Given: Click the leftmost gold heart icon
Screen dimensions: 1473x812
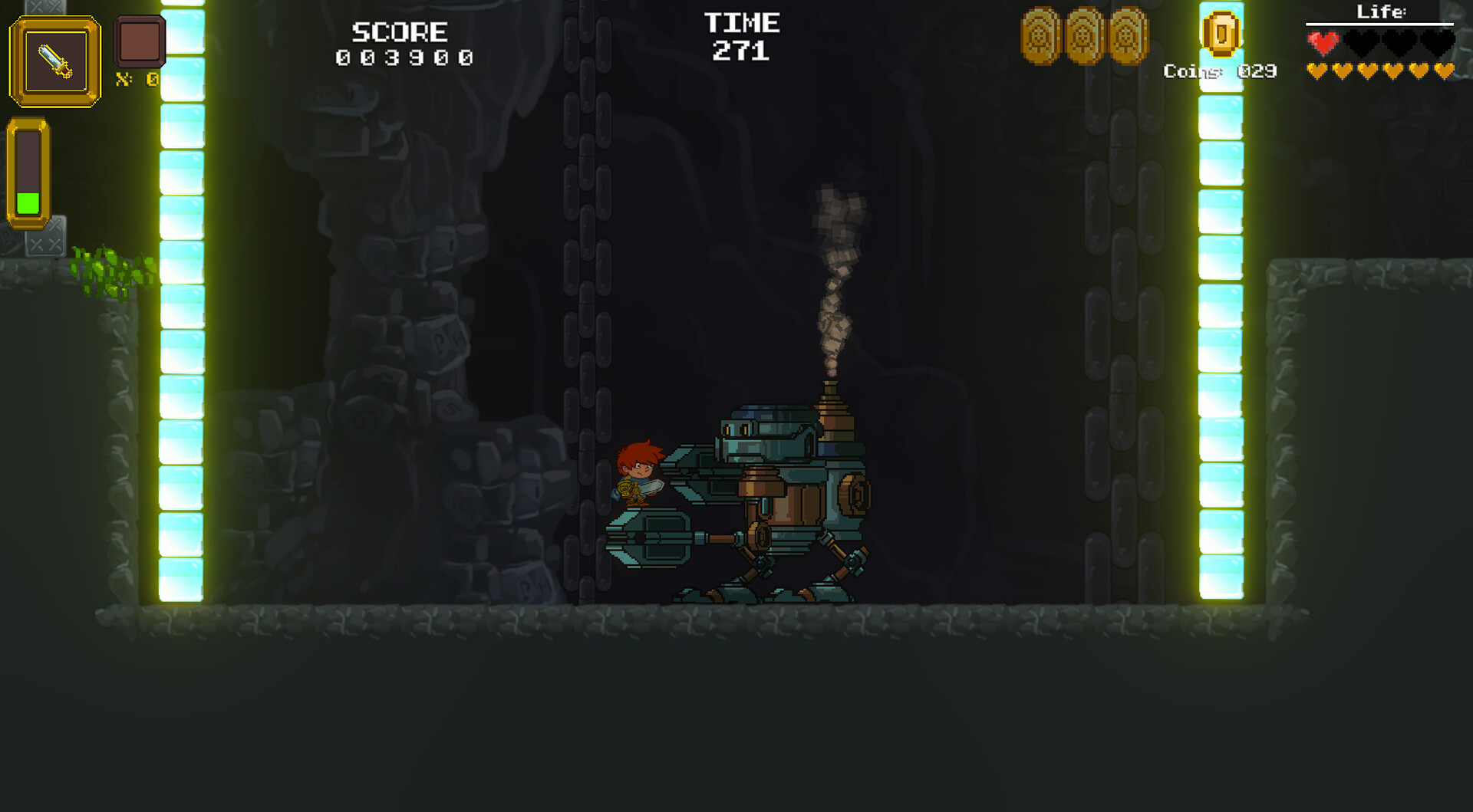Looking at the screenshot, I should [x=1316, y=71].
